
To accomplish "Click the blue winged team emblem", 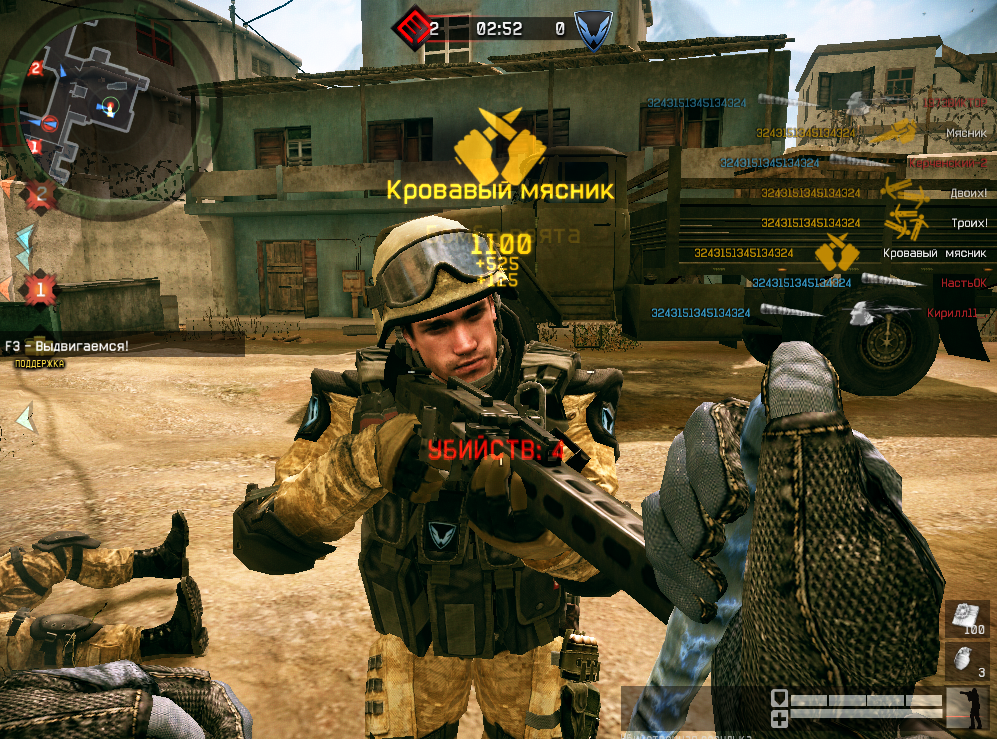I will (x=587, y=27).
